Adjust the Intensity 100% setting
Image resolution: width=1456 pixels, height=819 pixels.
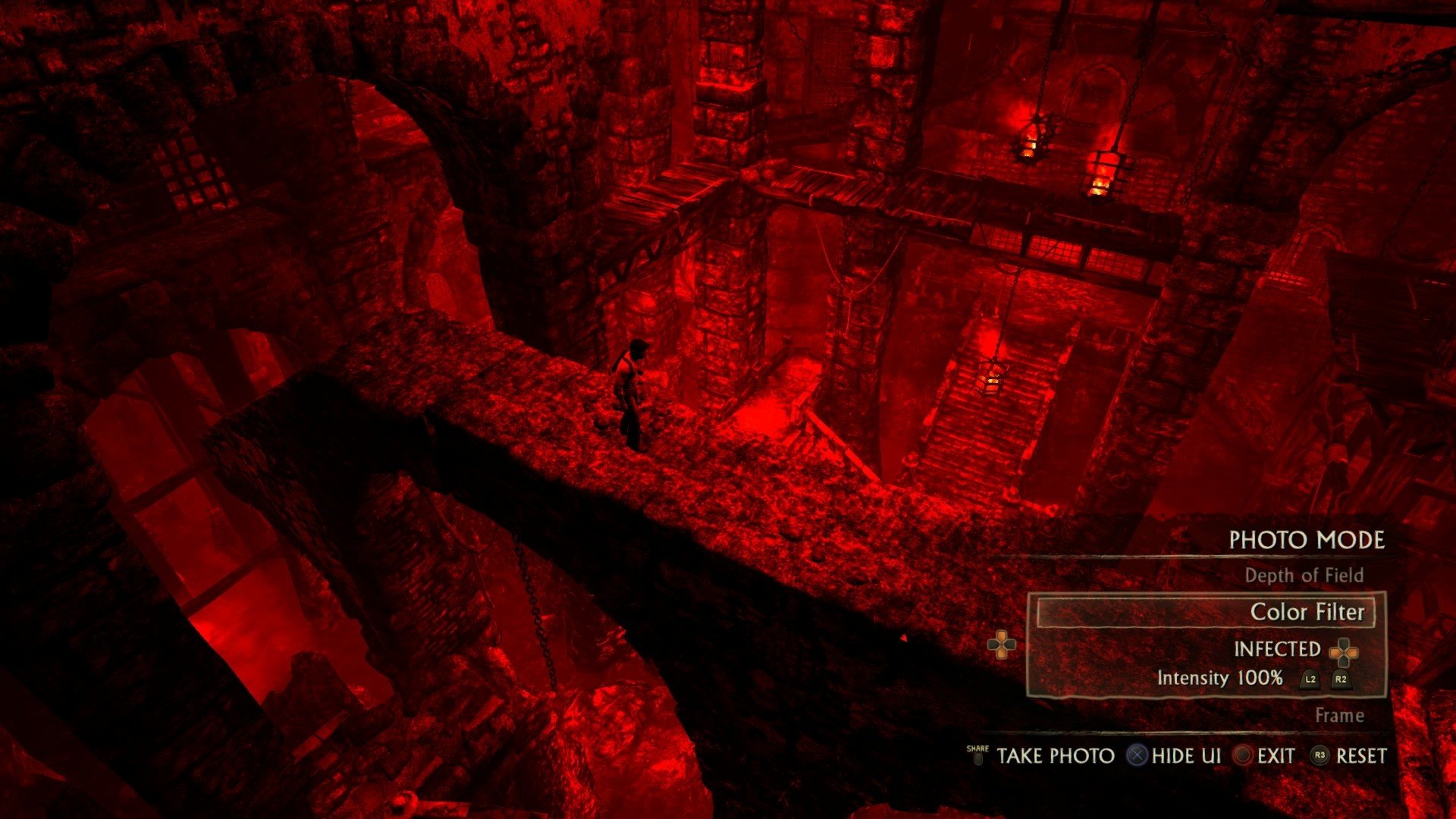pos(1219,678)
